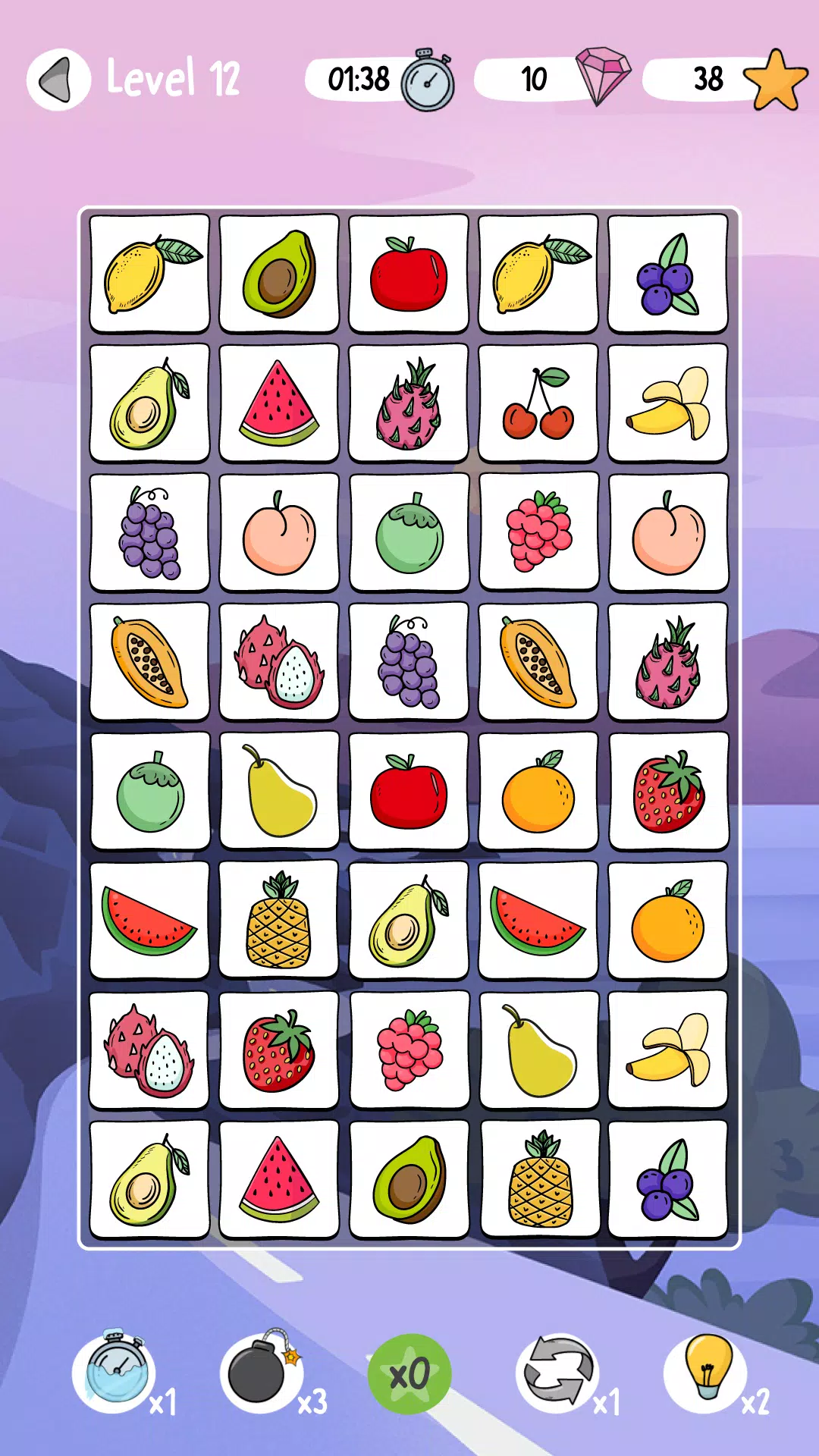819x1456 pixels.
Task: Go back using the arrow button
Action: coord(58,80)
